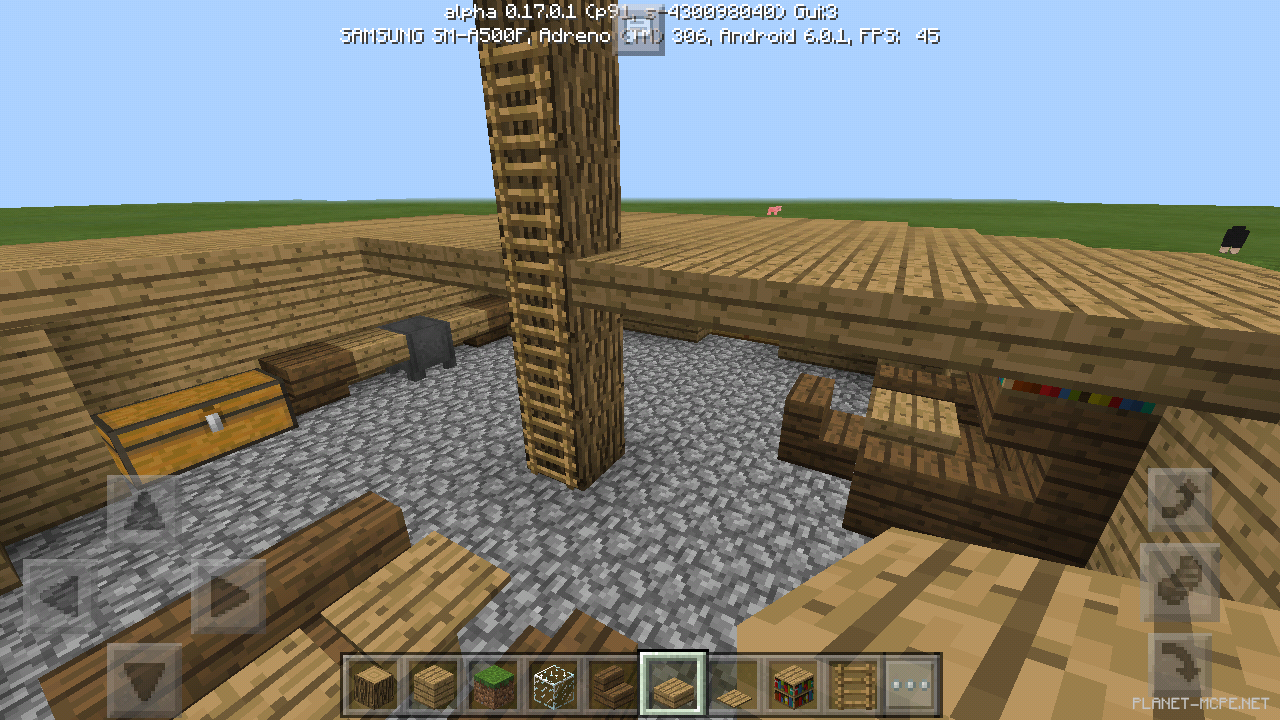Tap the fly-up arrow button
Image resolution: width=1280 pixels, height=720 pixels.
[x=1180, y=497]
